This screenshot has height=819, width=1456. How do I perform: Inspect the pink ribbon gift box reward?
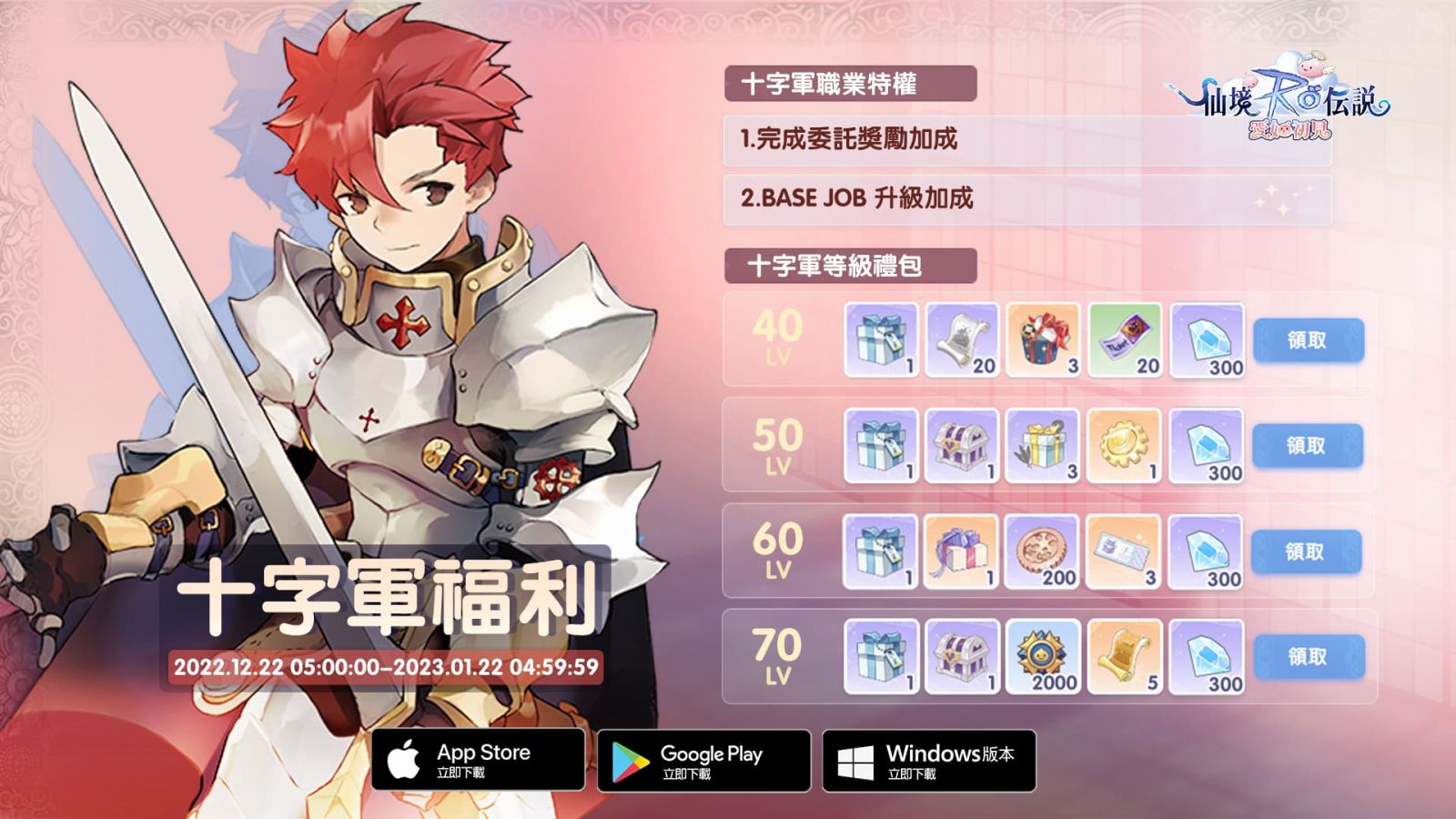coord(961,551)
